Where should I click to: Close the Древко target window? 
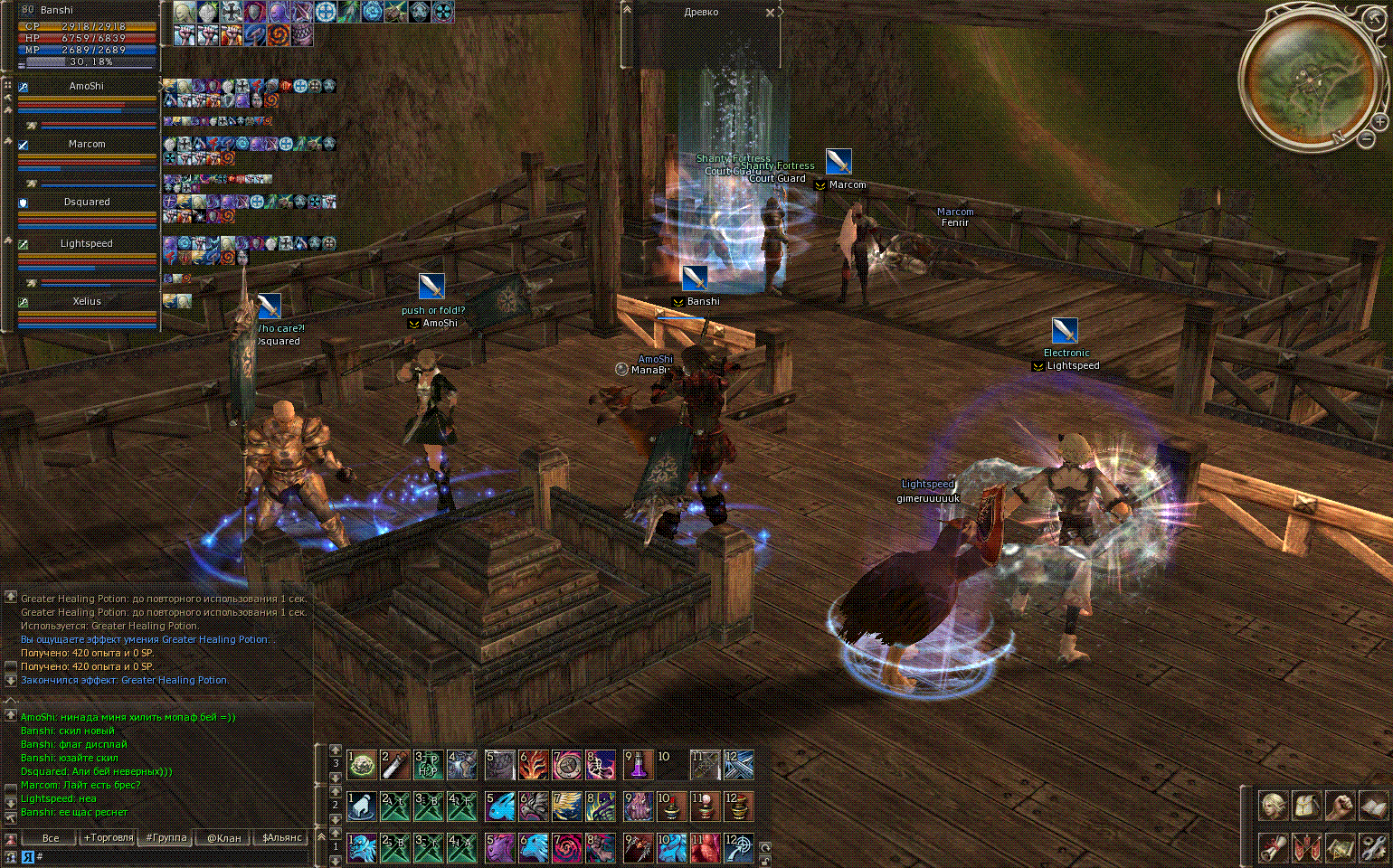(x=770, y=13)
